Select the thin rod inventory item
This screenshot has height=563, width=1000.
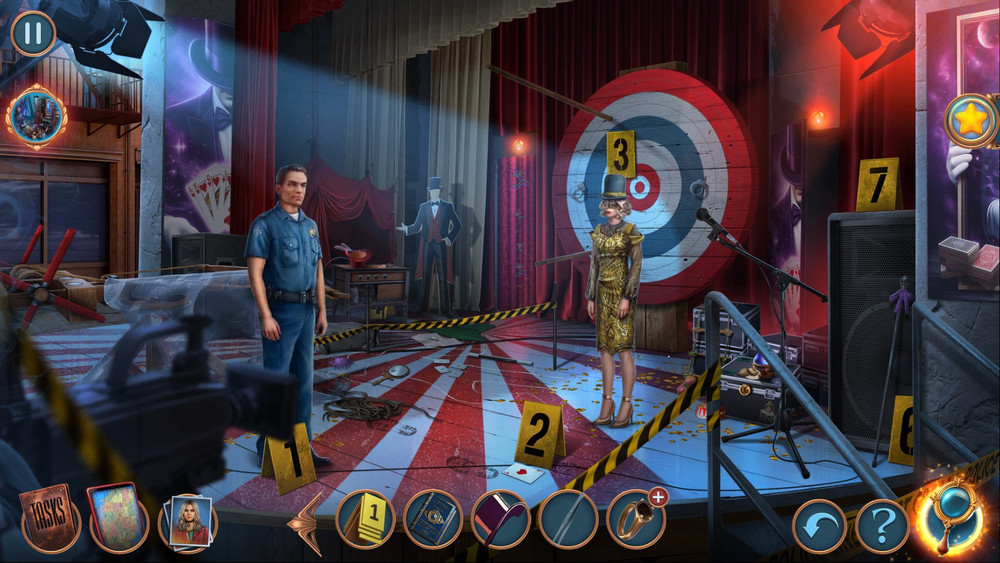[567, 520]
